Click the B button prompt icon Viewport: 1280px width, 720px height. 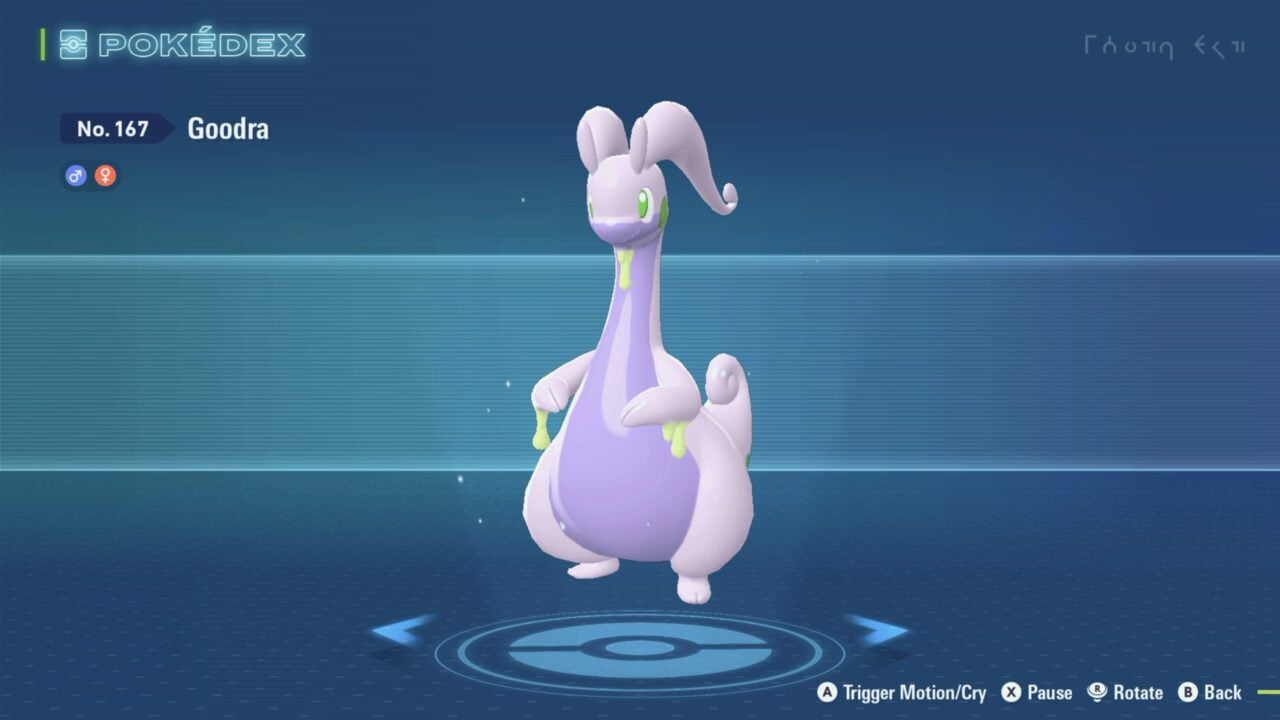tap(1190, 692)
